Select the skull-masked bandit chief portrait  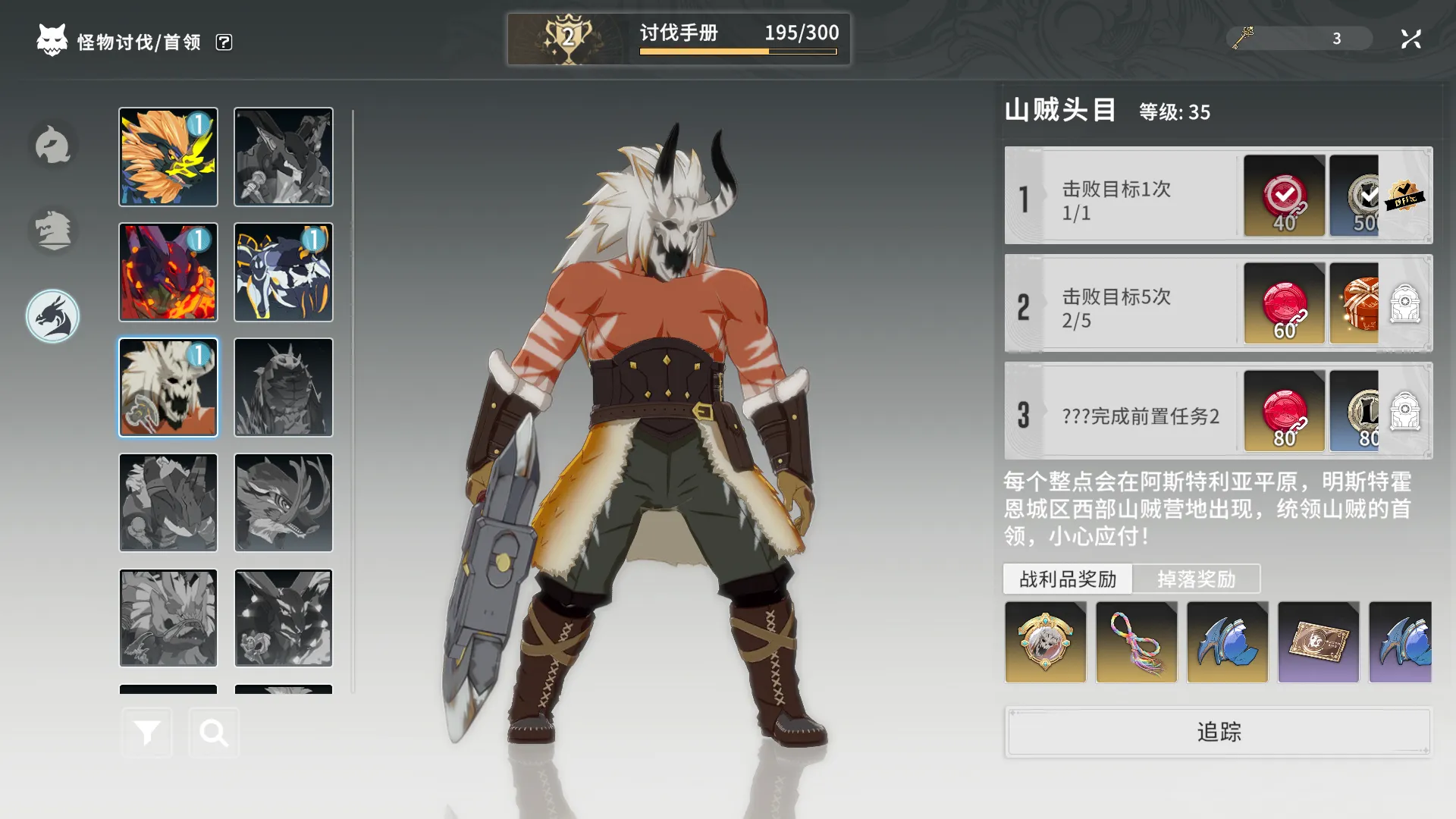[168, 388]
